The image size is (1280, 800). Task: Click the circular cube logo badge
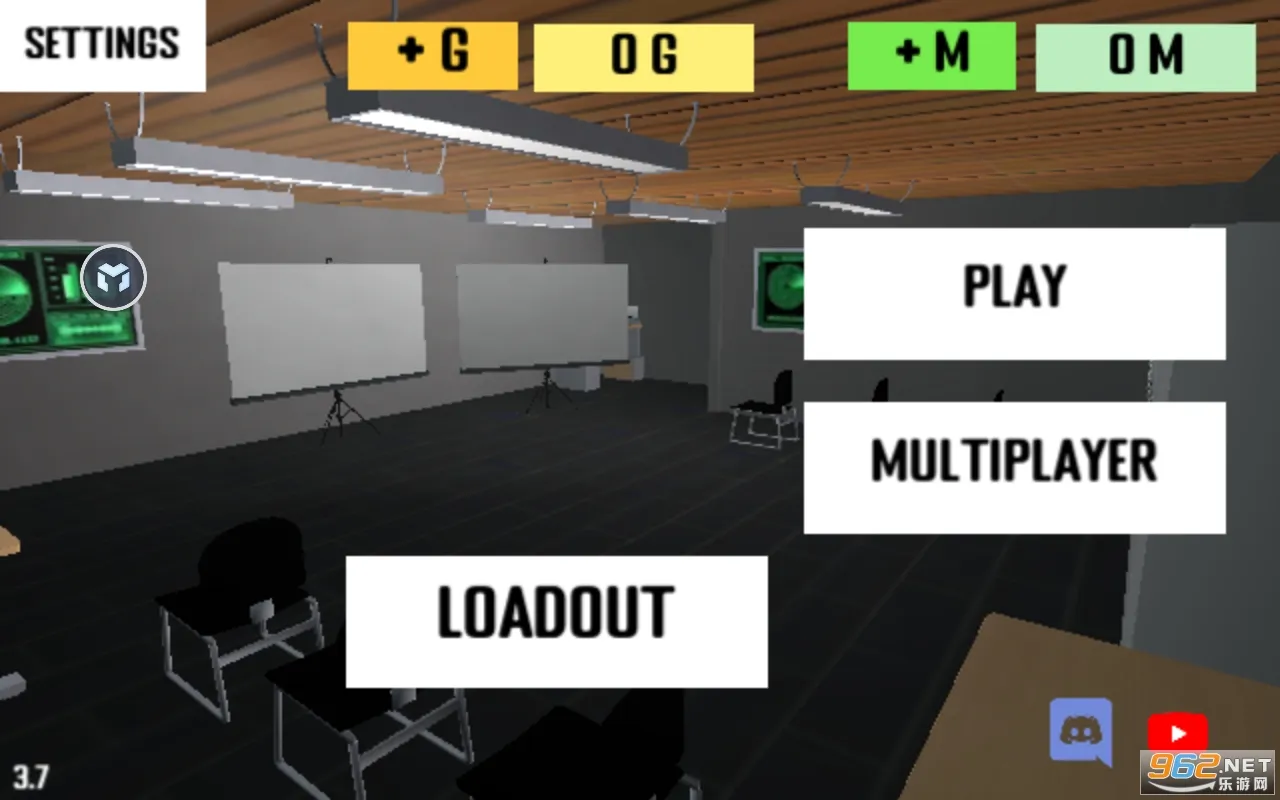coord(115,279)
